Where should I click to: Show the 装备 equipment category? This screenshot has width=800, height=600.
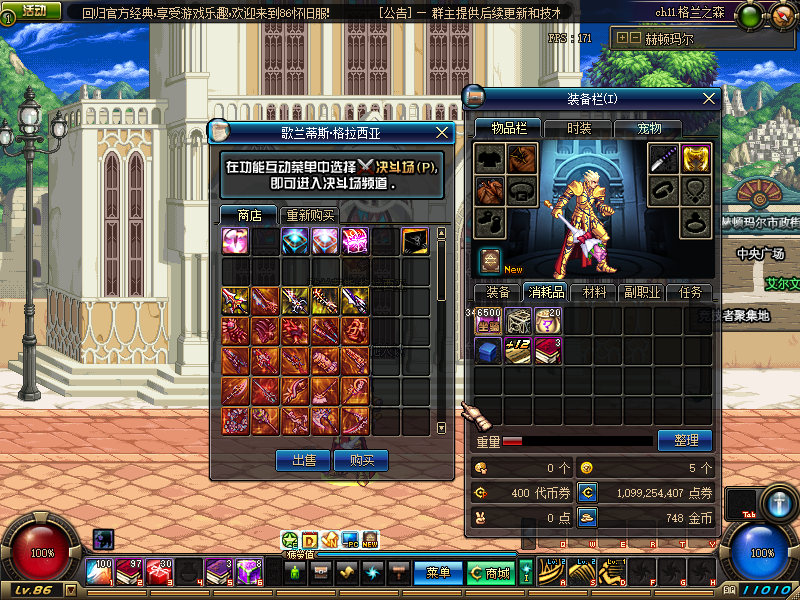[x=498, y=293]
